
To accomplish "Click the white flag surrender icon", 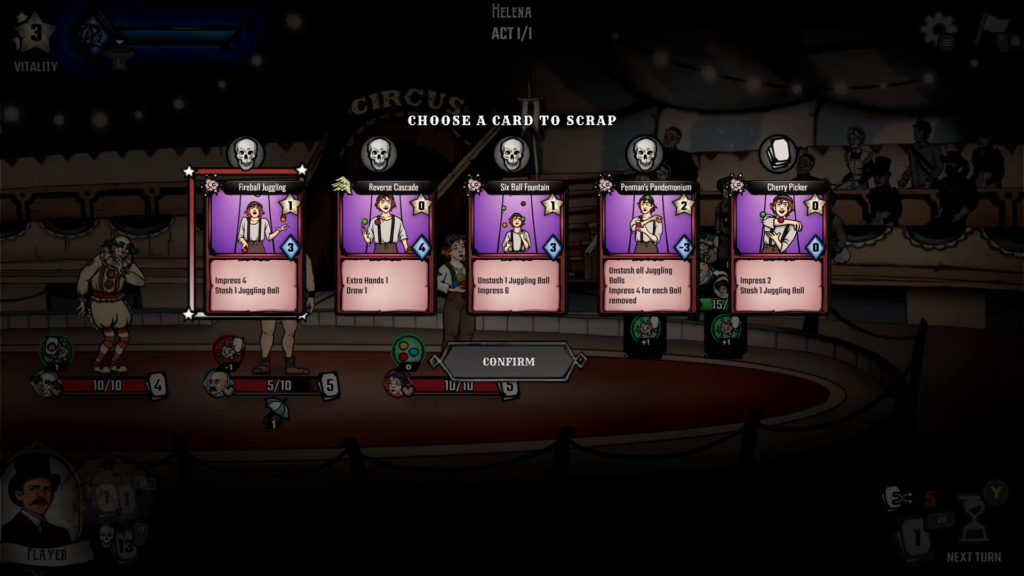I will [993, 28].
